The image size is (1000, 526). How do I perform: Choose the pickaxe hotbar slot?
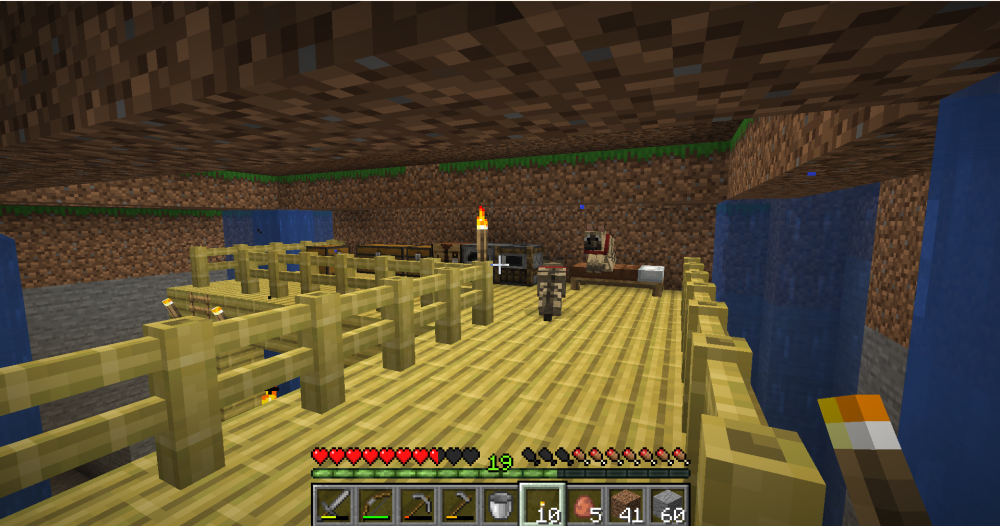(x=417, y=505)
